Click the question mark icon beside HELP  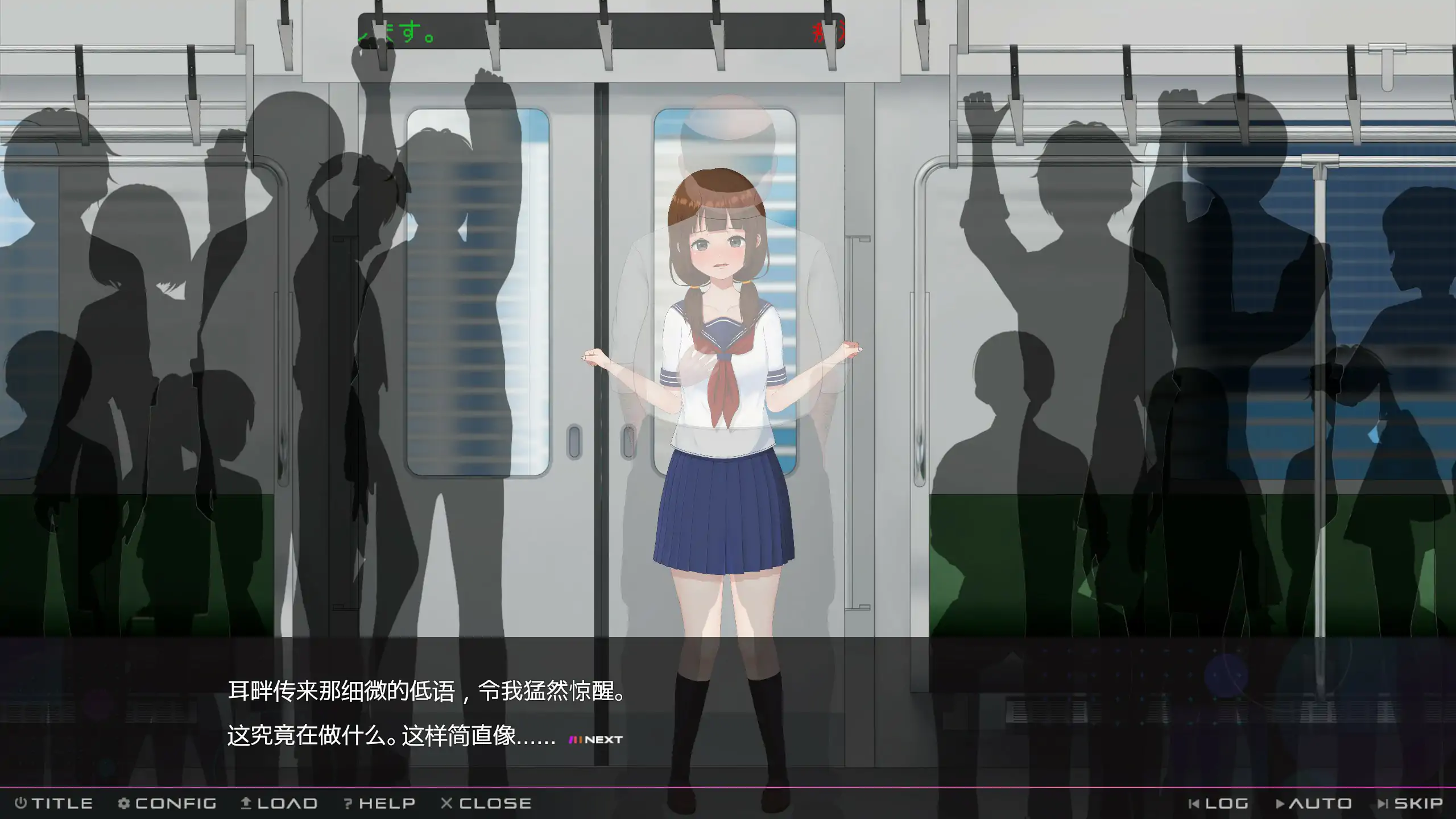tap(347, 803)
